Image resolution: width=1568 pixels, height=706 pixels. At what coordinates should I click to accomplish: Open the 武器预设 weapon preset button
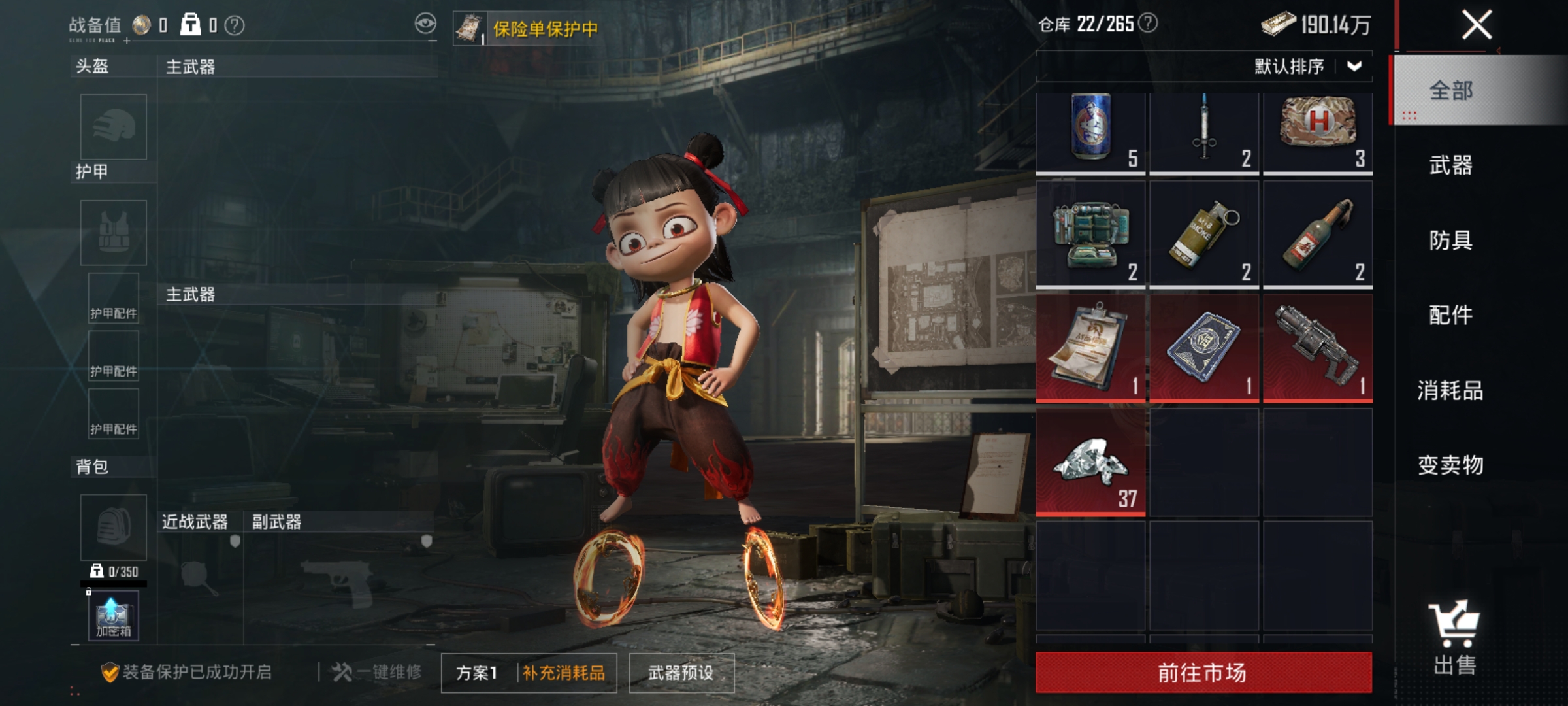681,673
